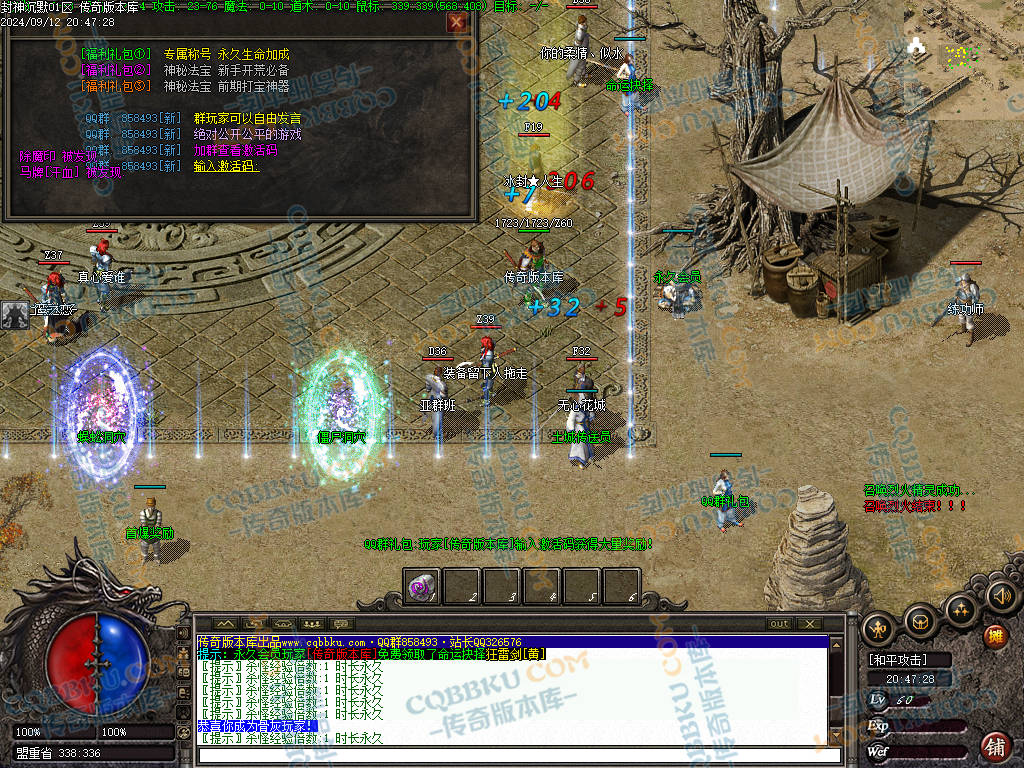Open the character icon beside the bag button
This screenshot has width=1024, height=768.
click(x=879, y=629)
